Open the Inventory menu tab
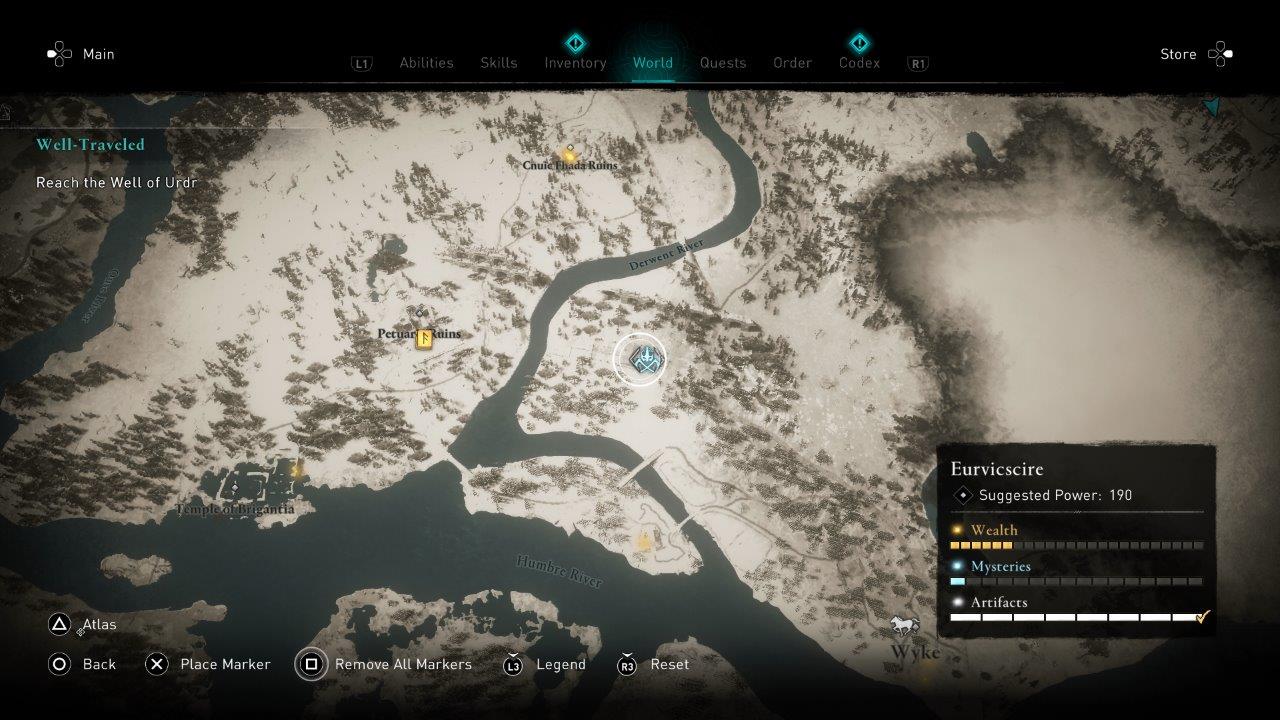Viewport: 1280px width, 720px height. coord(575,62)
